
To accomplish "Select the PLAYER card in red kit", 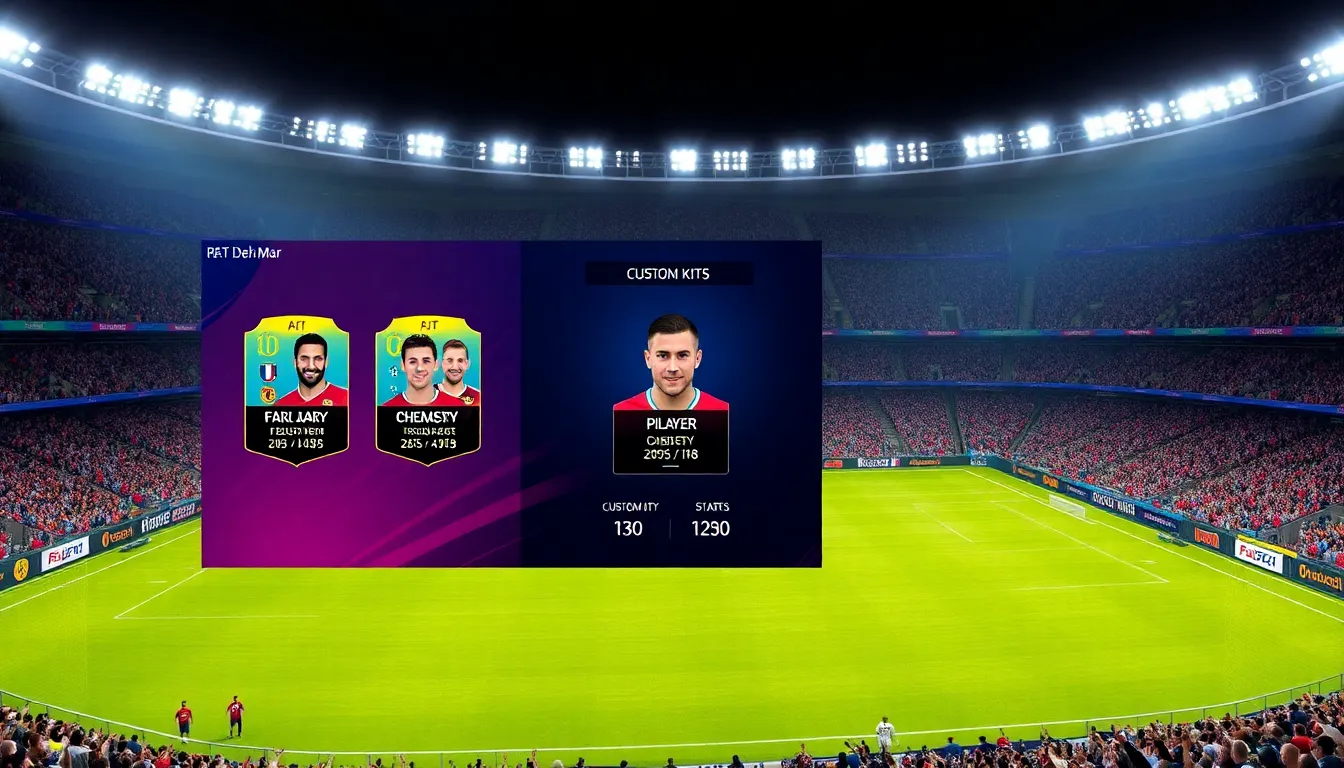I will (670, 395).
